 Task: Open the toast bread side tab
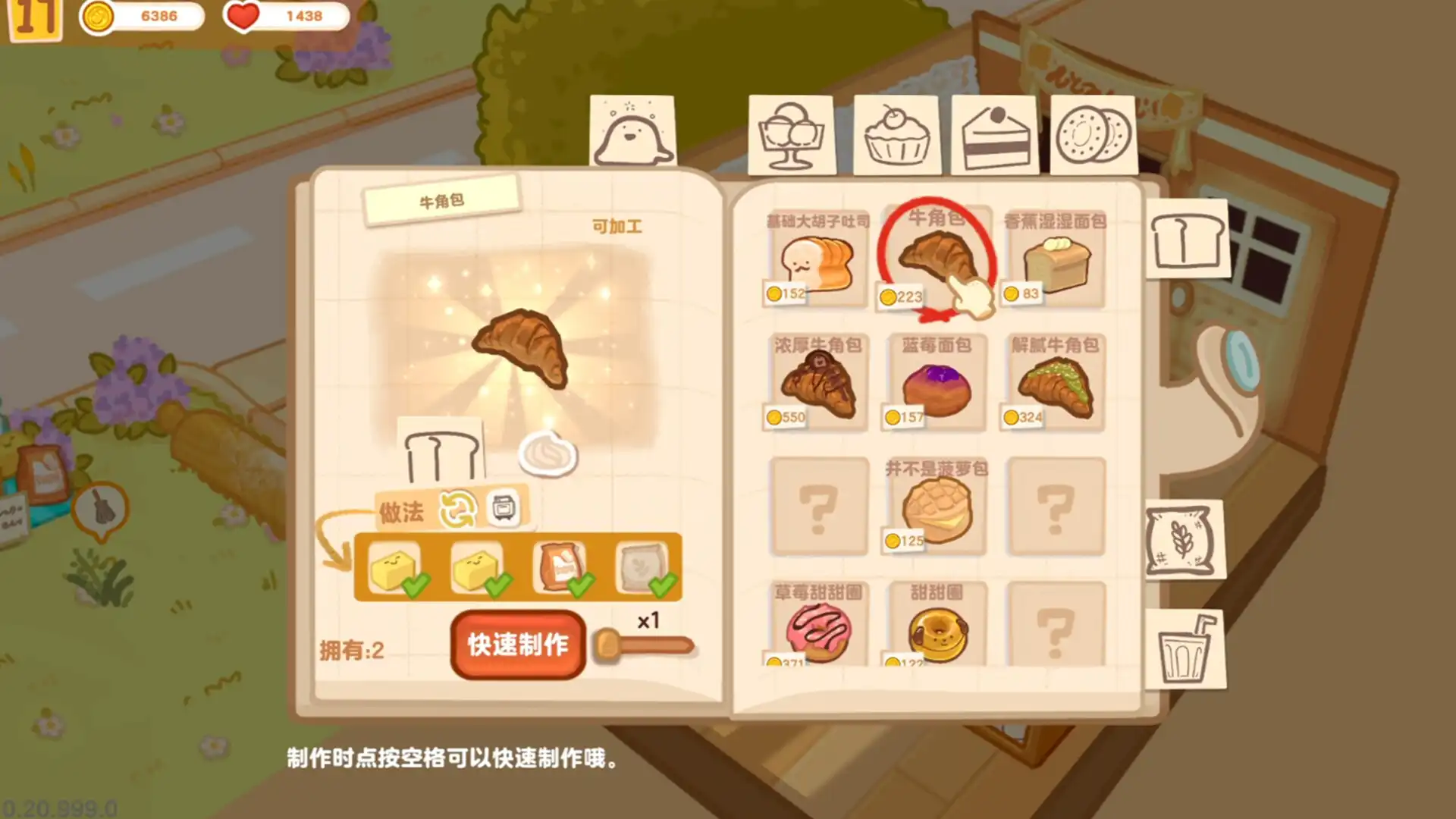pyautogui.click(x=1188, y=237)
